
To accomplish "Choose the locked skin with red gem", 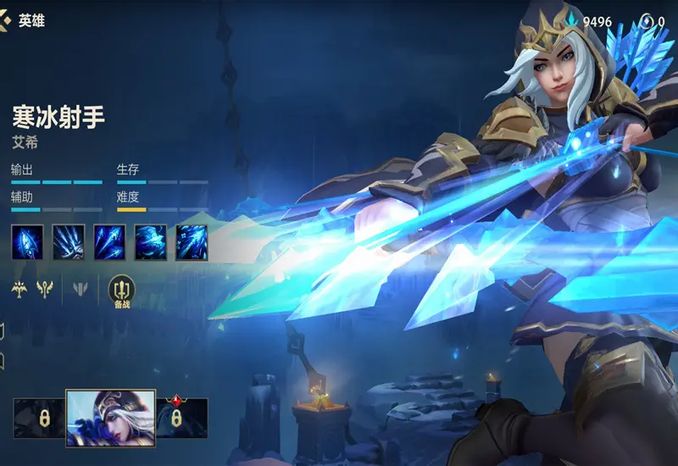I will tap(182, 418).
